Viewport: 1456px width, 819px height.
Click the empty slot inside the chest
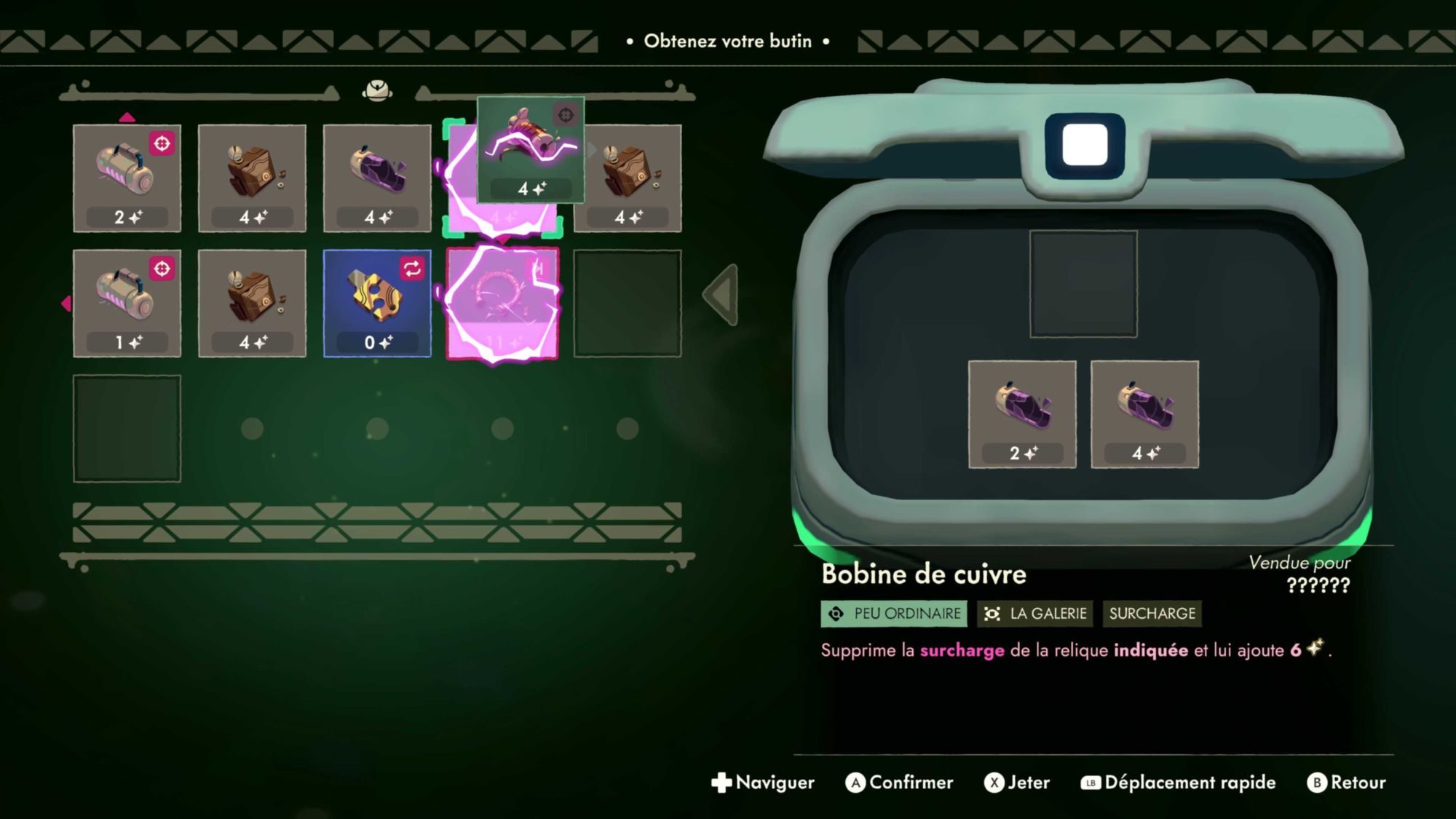pyautogui.click(x=1083, y=284)
